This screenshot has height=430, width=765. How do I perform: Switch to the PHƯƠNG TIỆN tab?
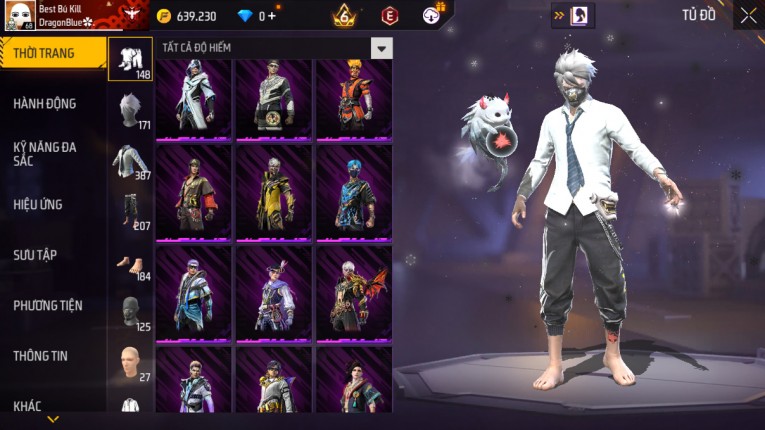pos(48,305)
